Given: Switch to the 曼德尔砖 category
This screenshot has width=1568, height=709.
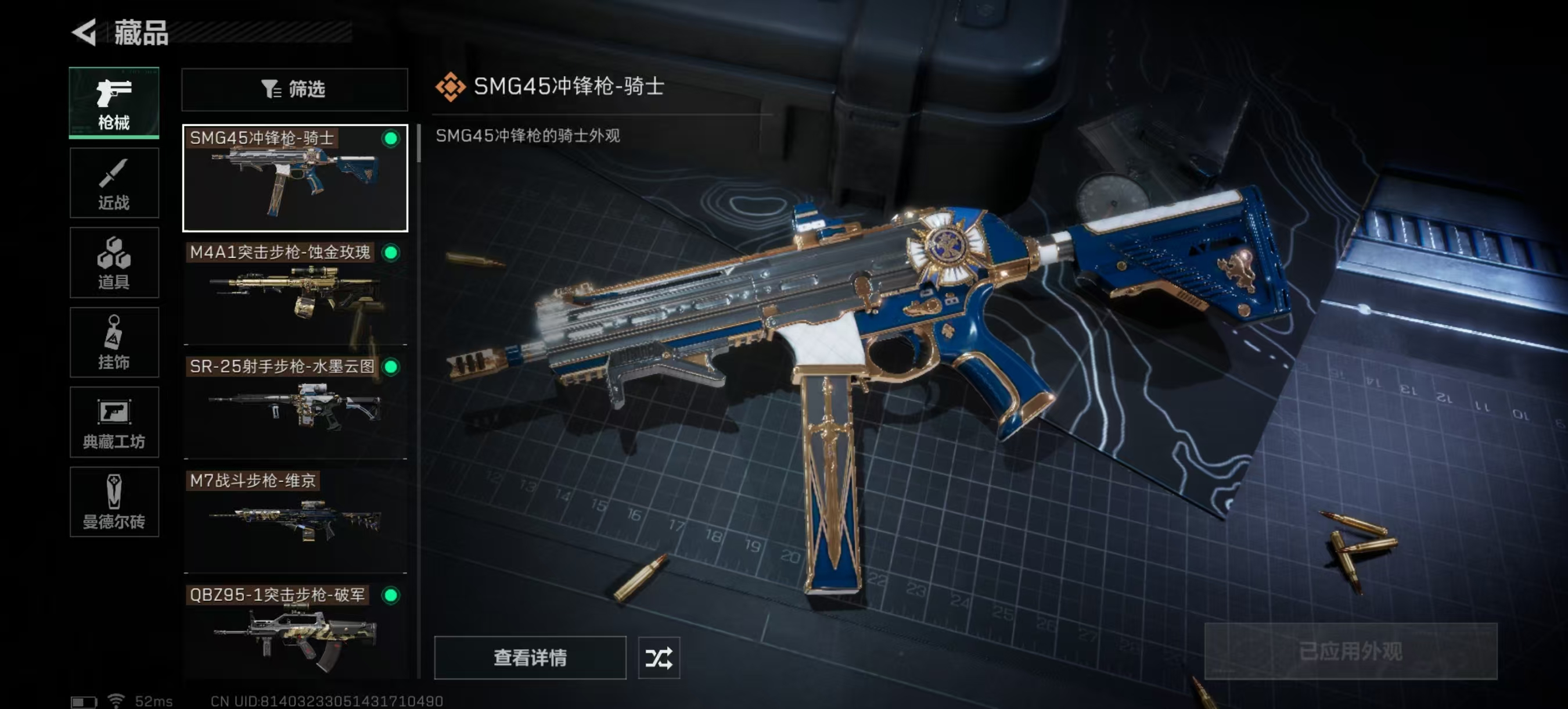Looking at the screenshot, I should [114, 502].
